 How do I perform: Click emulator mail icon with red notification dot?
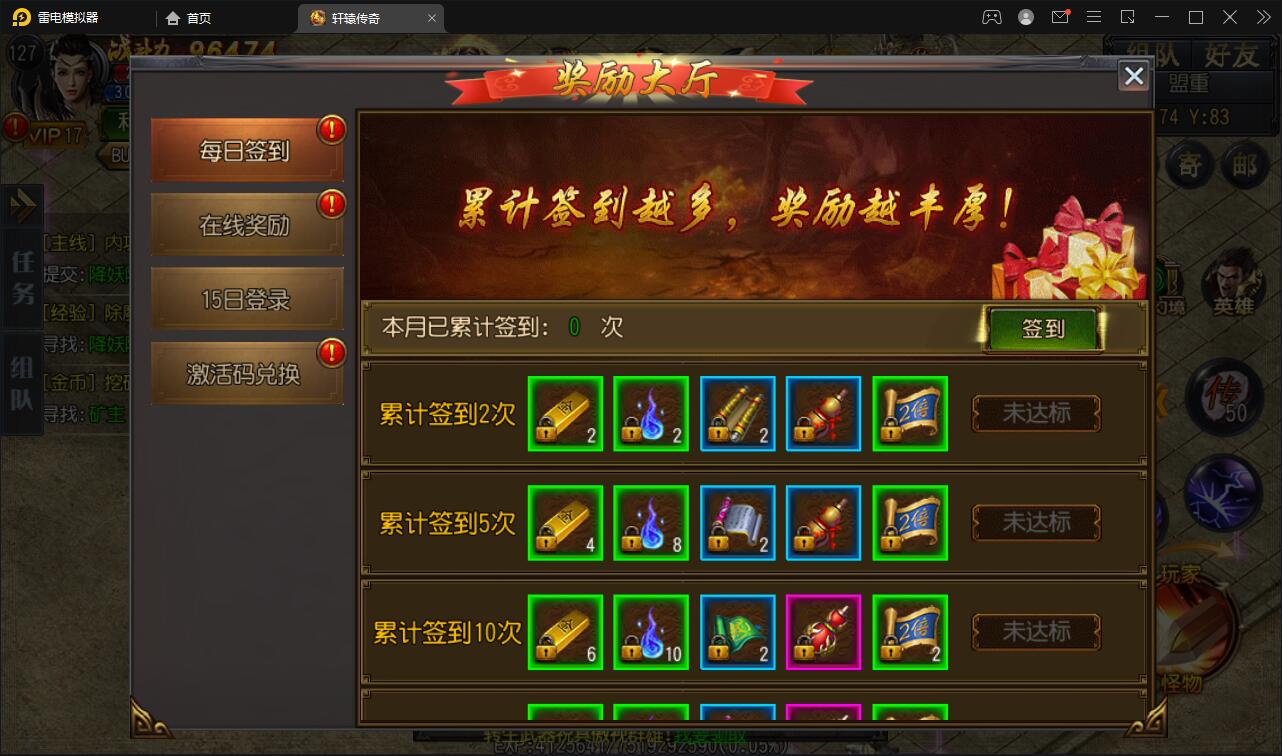[1060, 17]
